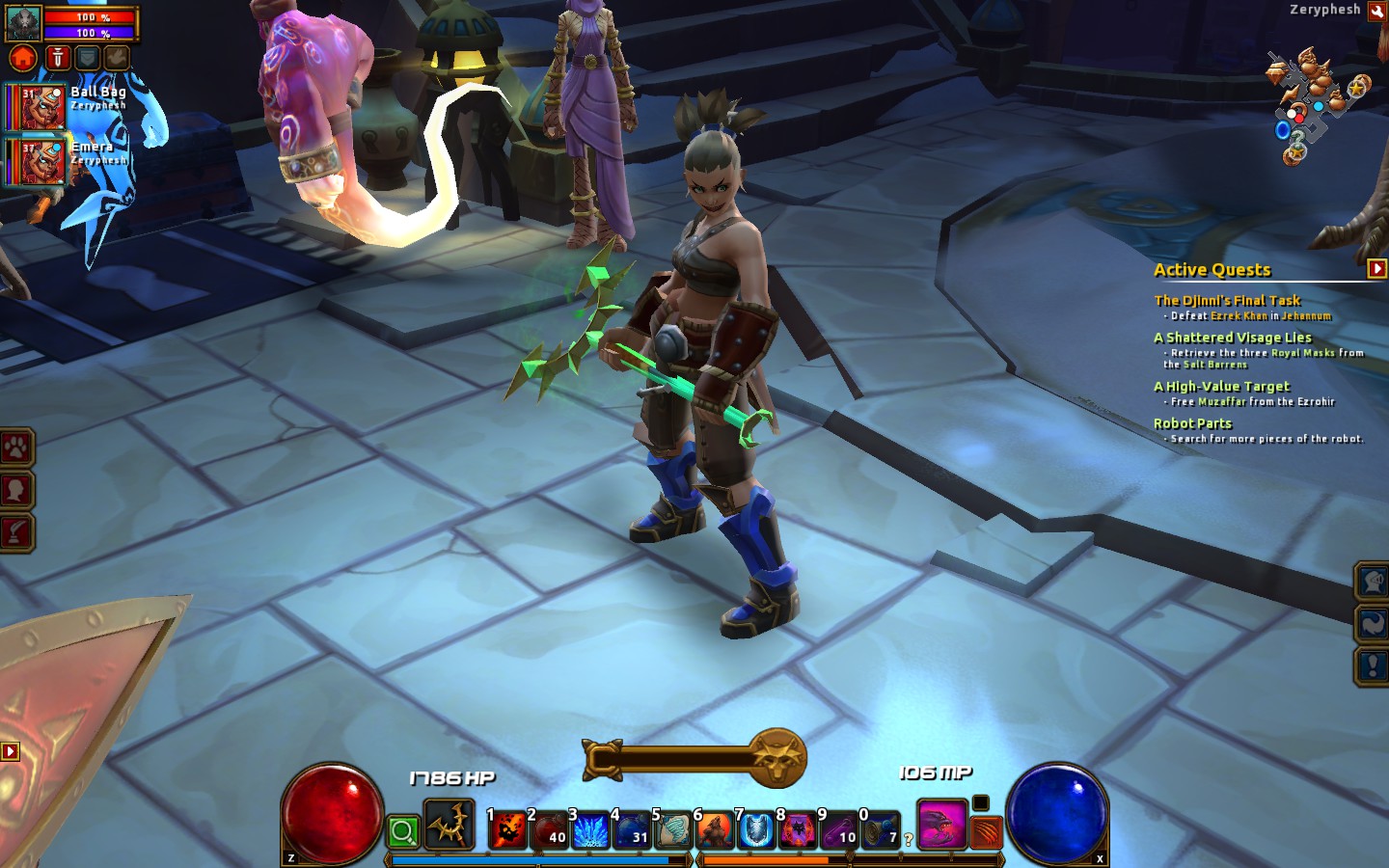
Task: Use the blue mana potion in slot 4
Action: point(632,829)
